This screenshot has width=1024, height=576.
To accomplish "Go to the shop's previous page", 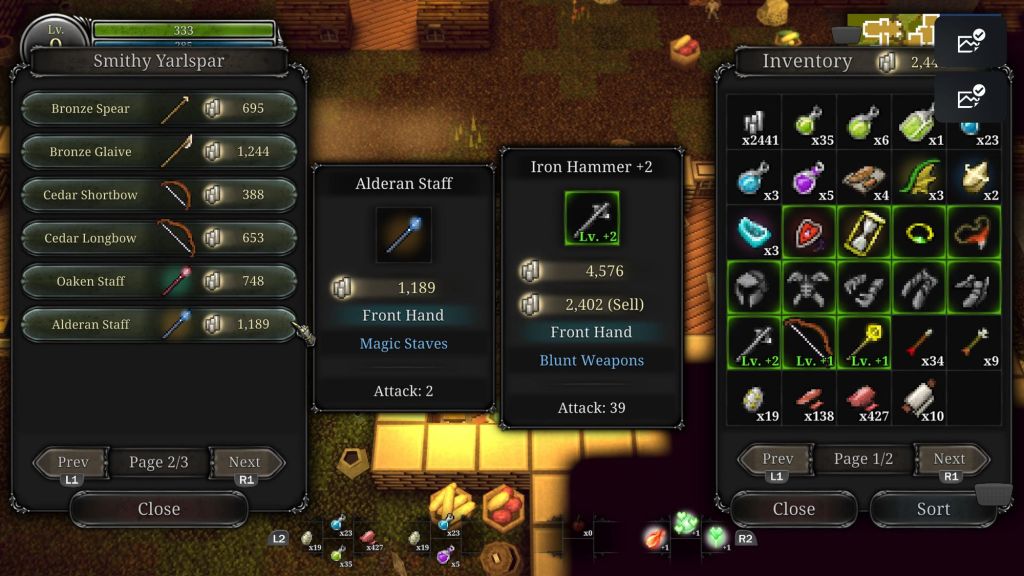I will point(72,463).
